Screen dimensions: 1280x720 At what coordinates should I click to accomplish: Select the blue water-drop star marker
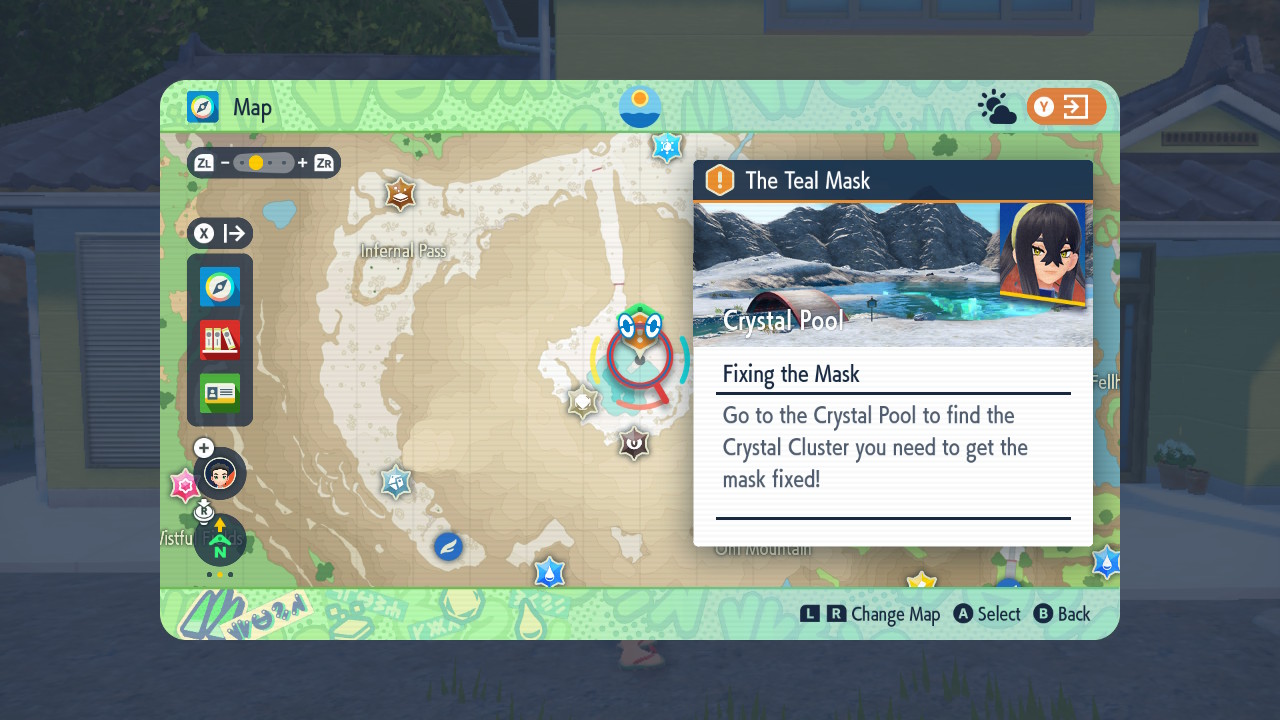coord(549,573)
